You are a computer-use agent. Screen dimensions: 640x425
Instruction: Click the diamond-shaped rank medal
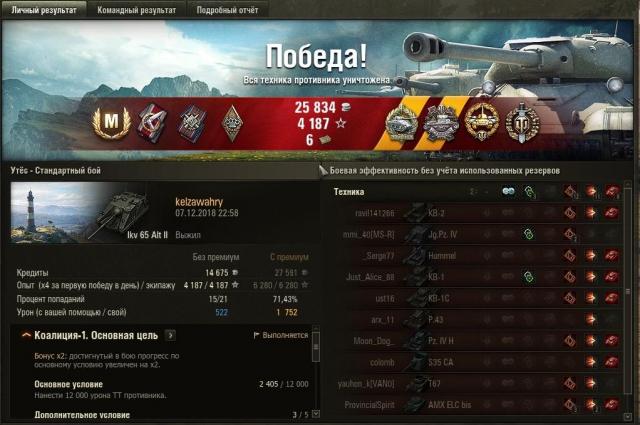click(232, 122)
